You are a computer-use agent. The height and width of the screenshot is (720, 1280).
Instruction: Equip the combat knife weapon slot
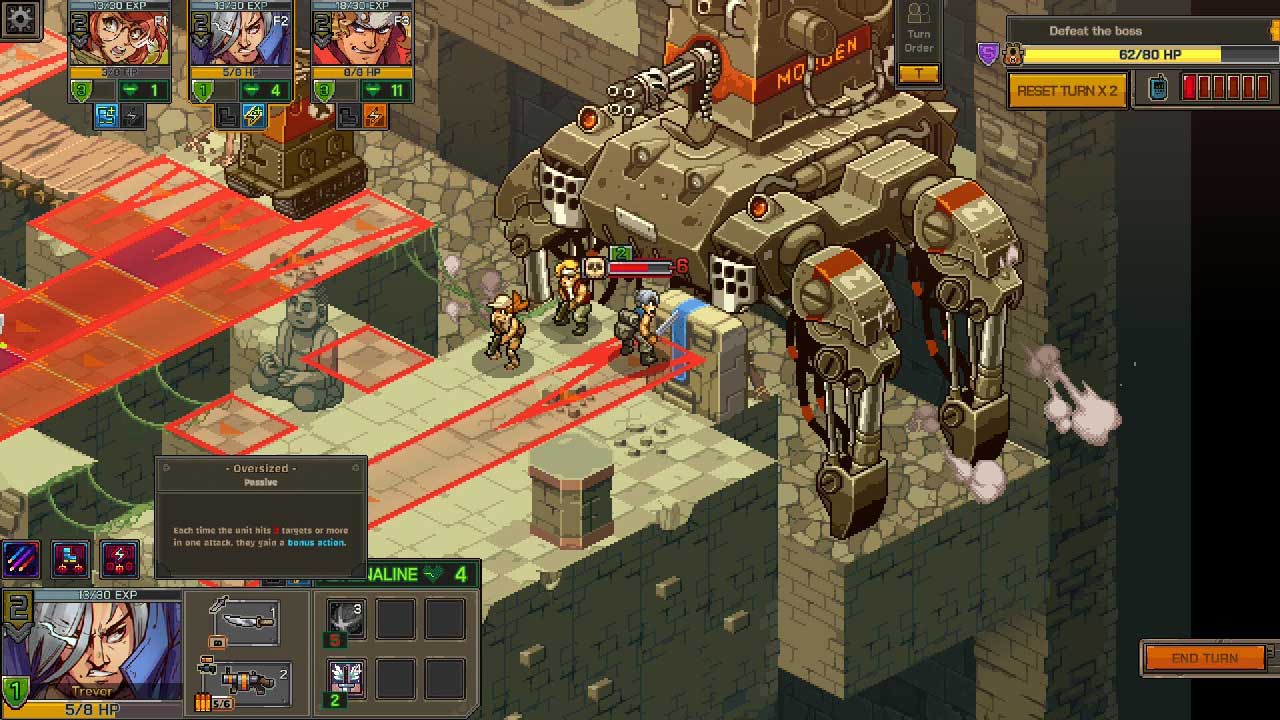point(246,622)
